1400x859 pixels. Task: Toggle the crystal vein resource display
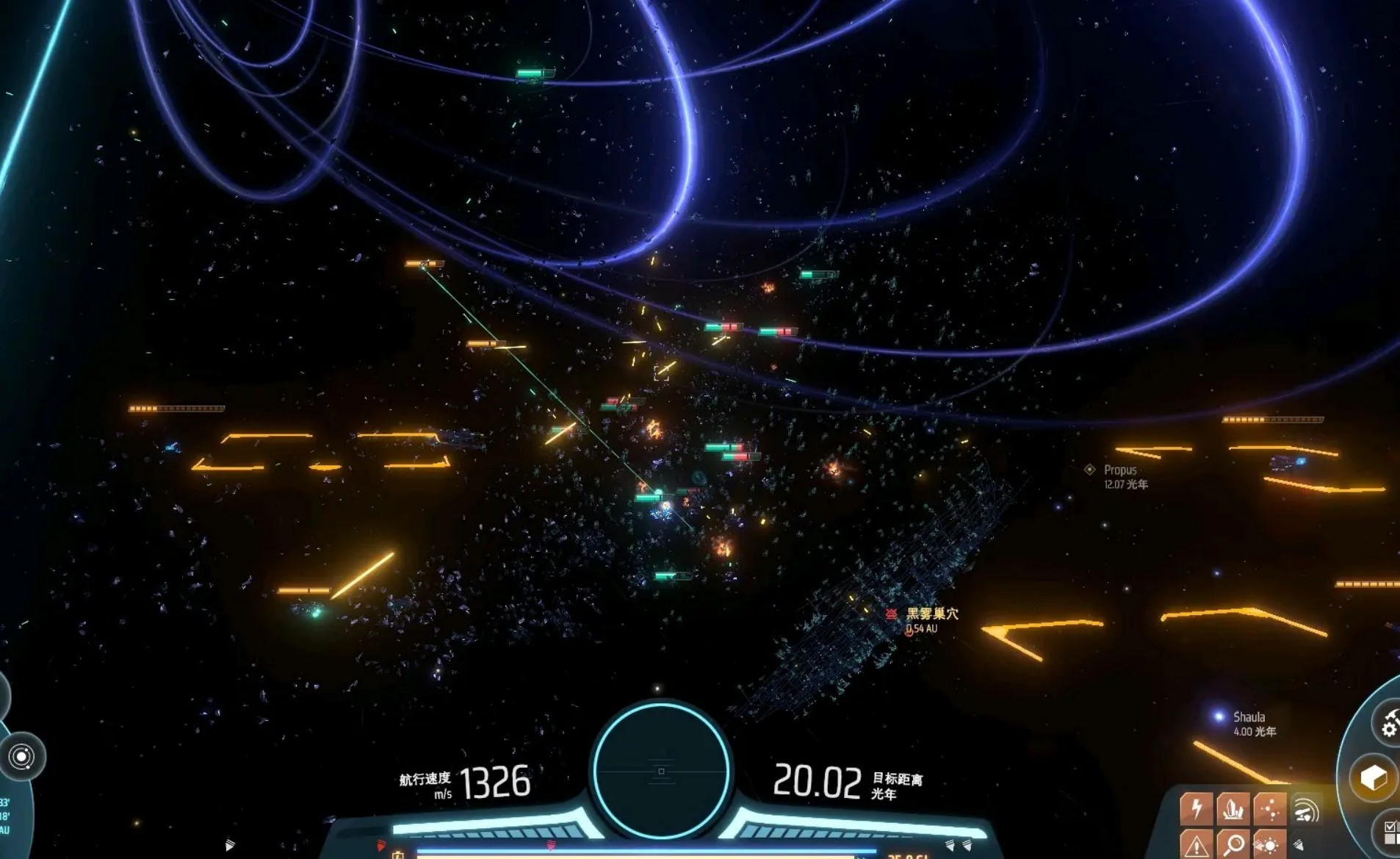click(x=1233, y=808)
